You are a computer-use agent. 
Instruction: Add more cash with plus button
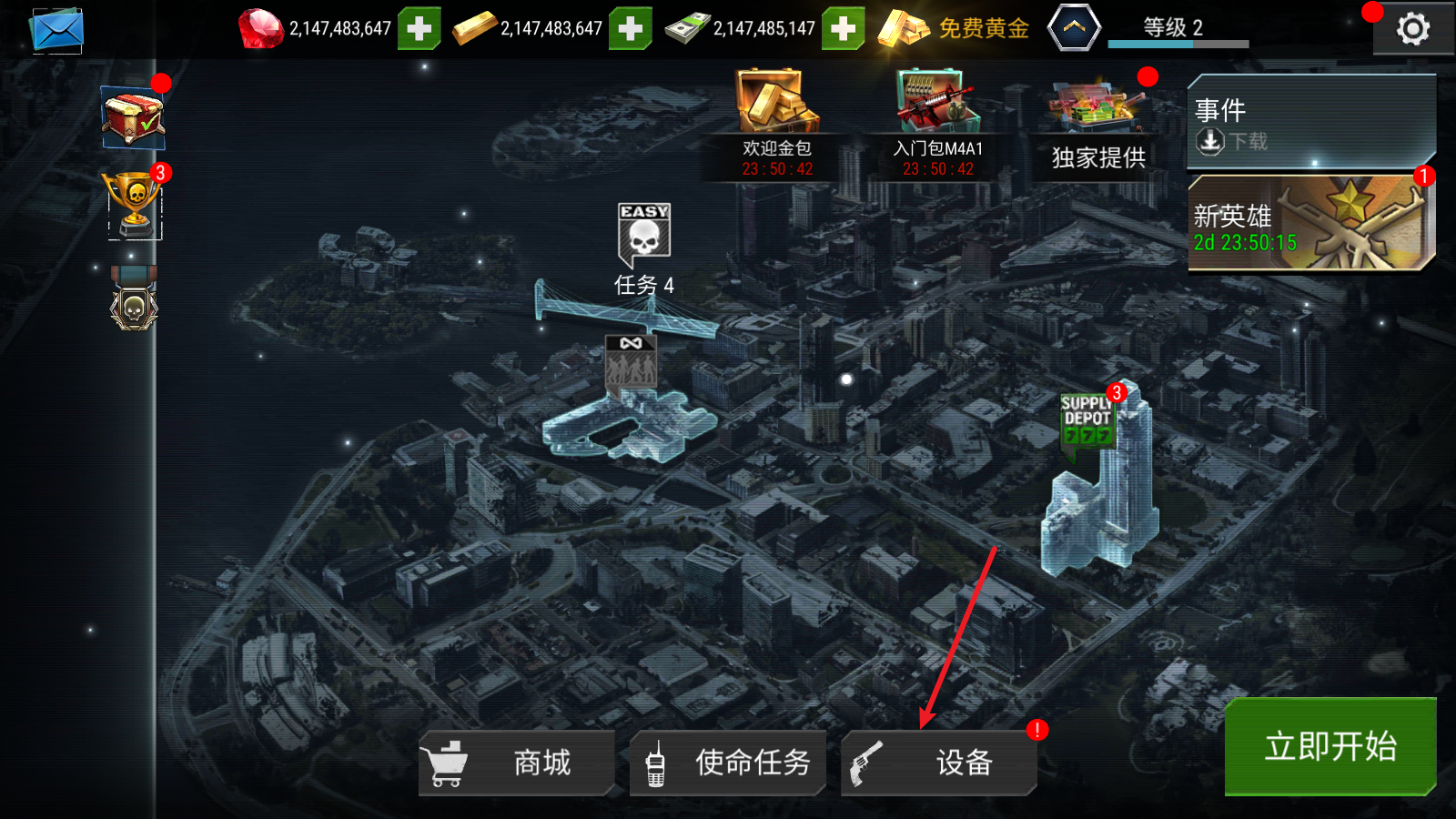(x=843, y=29)
